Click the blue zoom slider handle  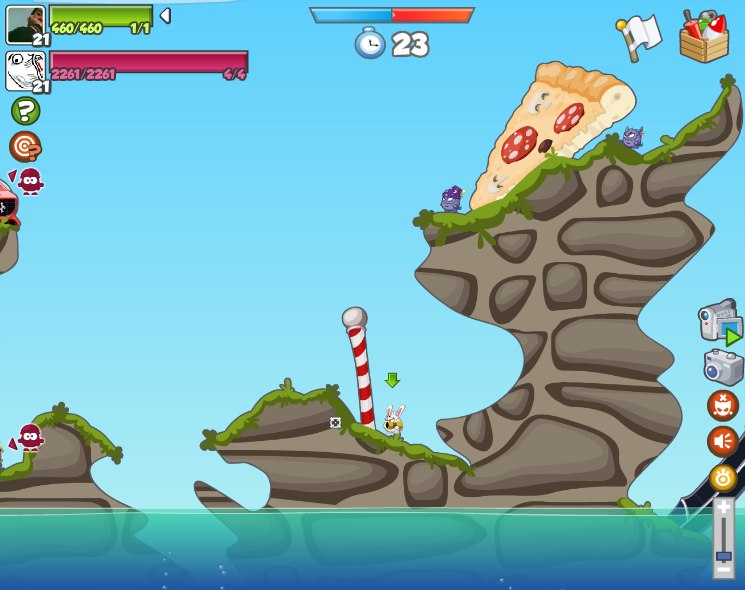pyautogui.click(x=723, y=555)
